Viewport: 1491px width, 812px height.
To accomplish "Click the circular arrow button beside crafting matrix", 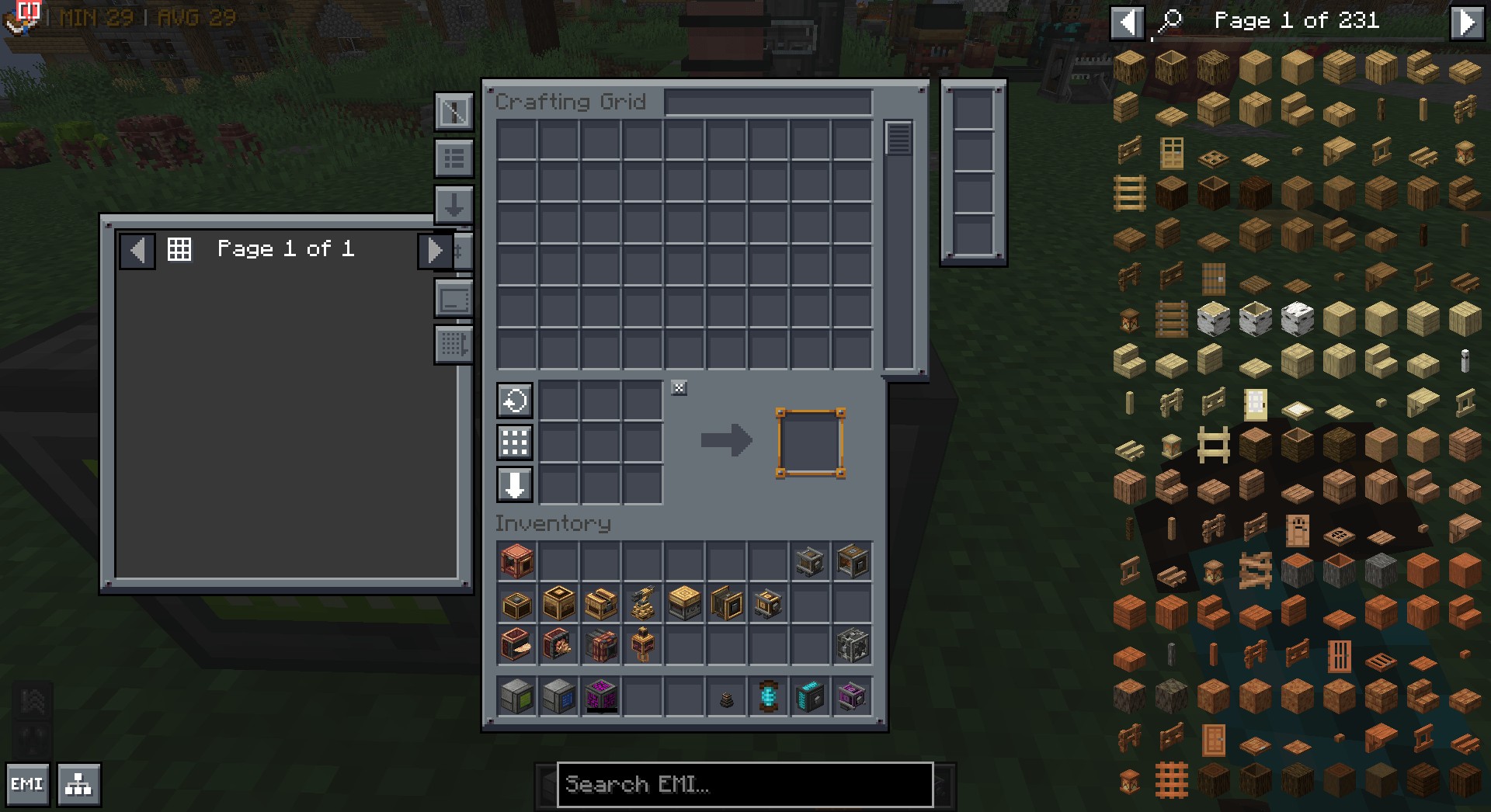I will pos(514,401).
